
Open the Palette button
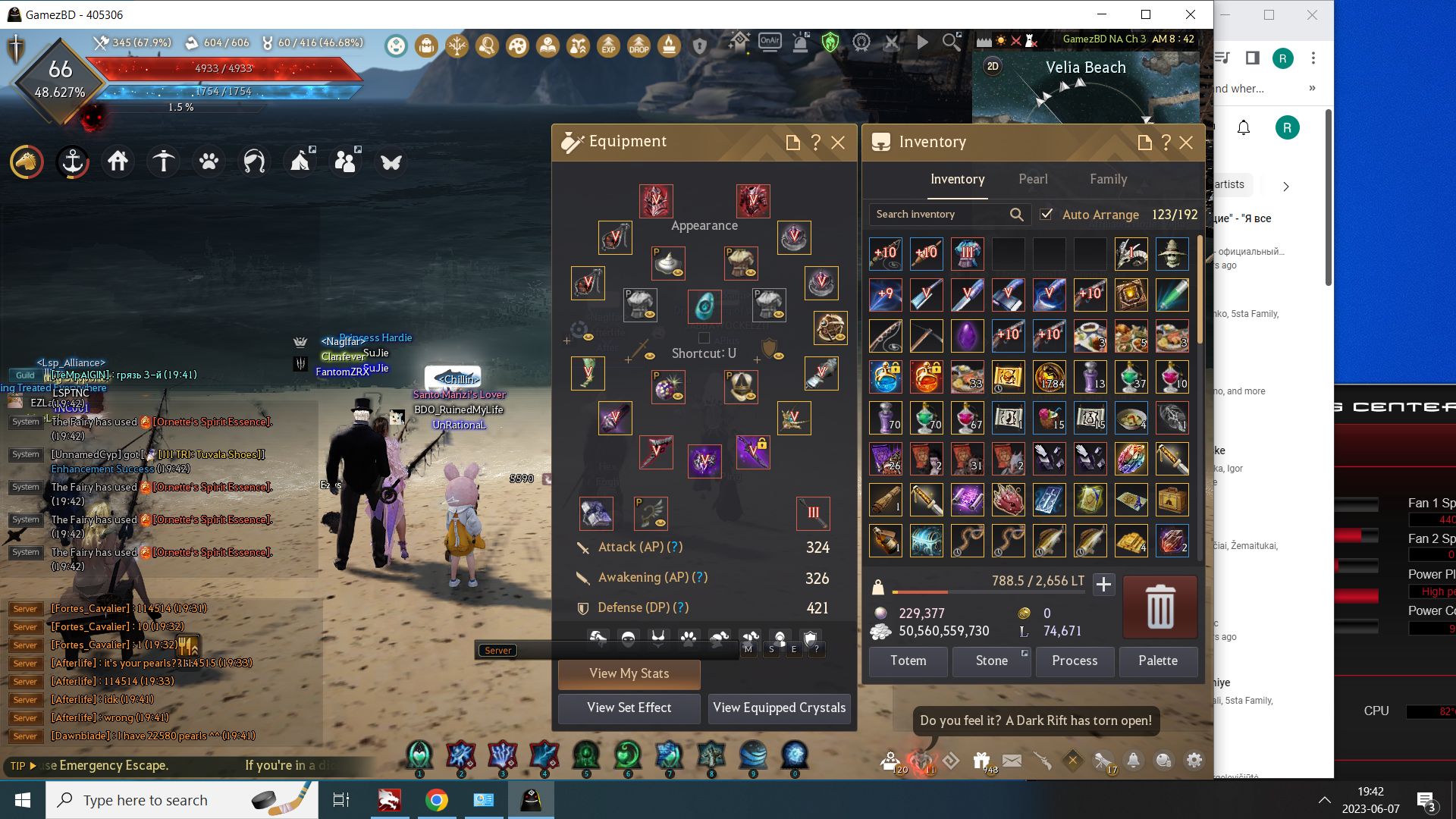pos(1158,661)
